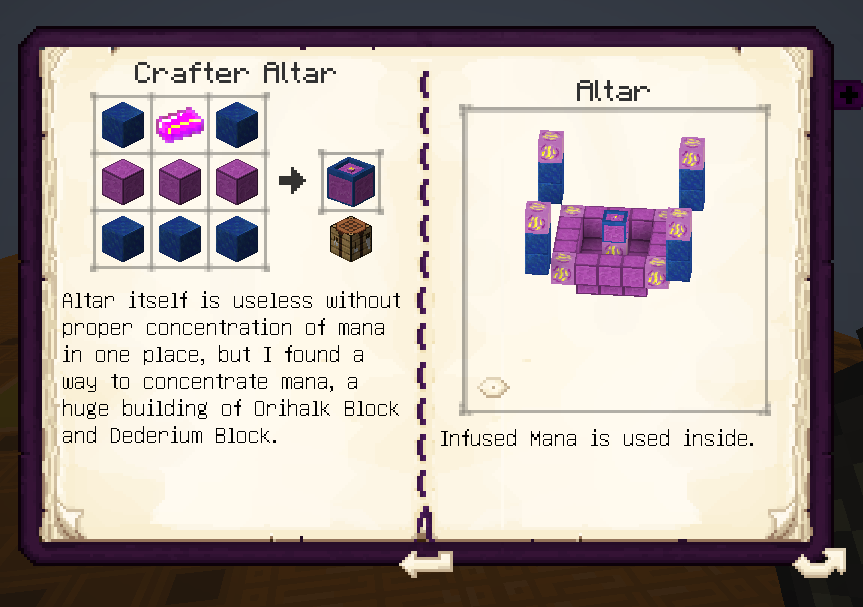Click the curved return arrow button

[x=819, y=564]
